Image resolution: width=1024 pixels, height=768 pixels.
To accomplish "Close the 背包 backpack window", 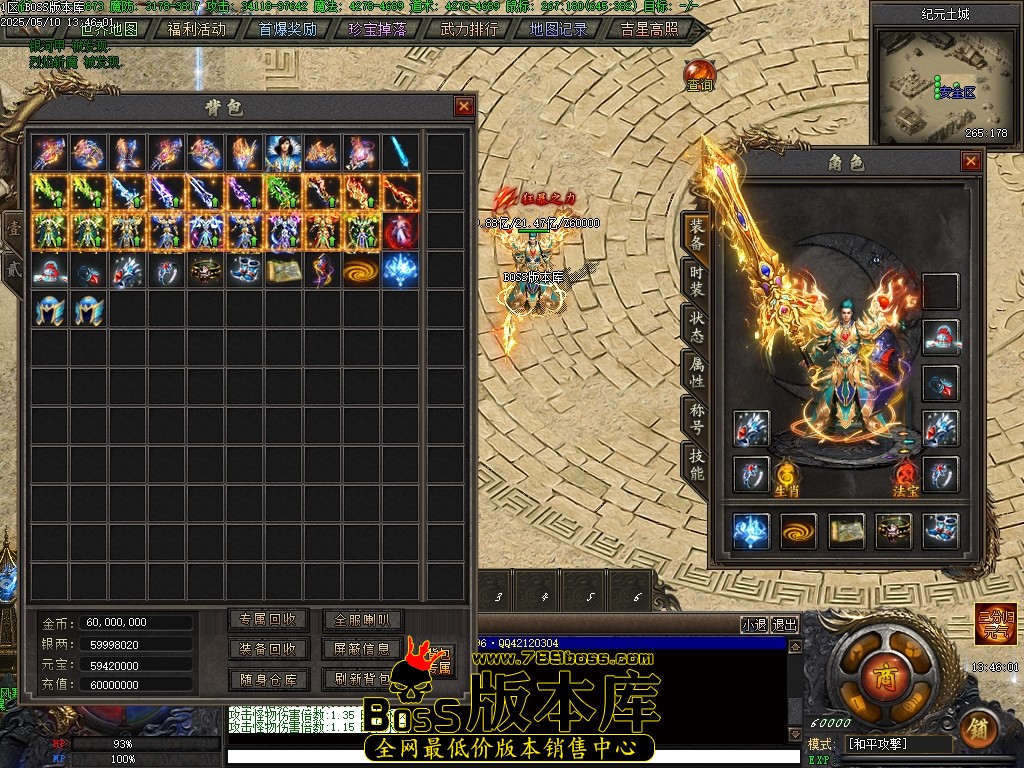I will 464,106.
